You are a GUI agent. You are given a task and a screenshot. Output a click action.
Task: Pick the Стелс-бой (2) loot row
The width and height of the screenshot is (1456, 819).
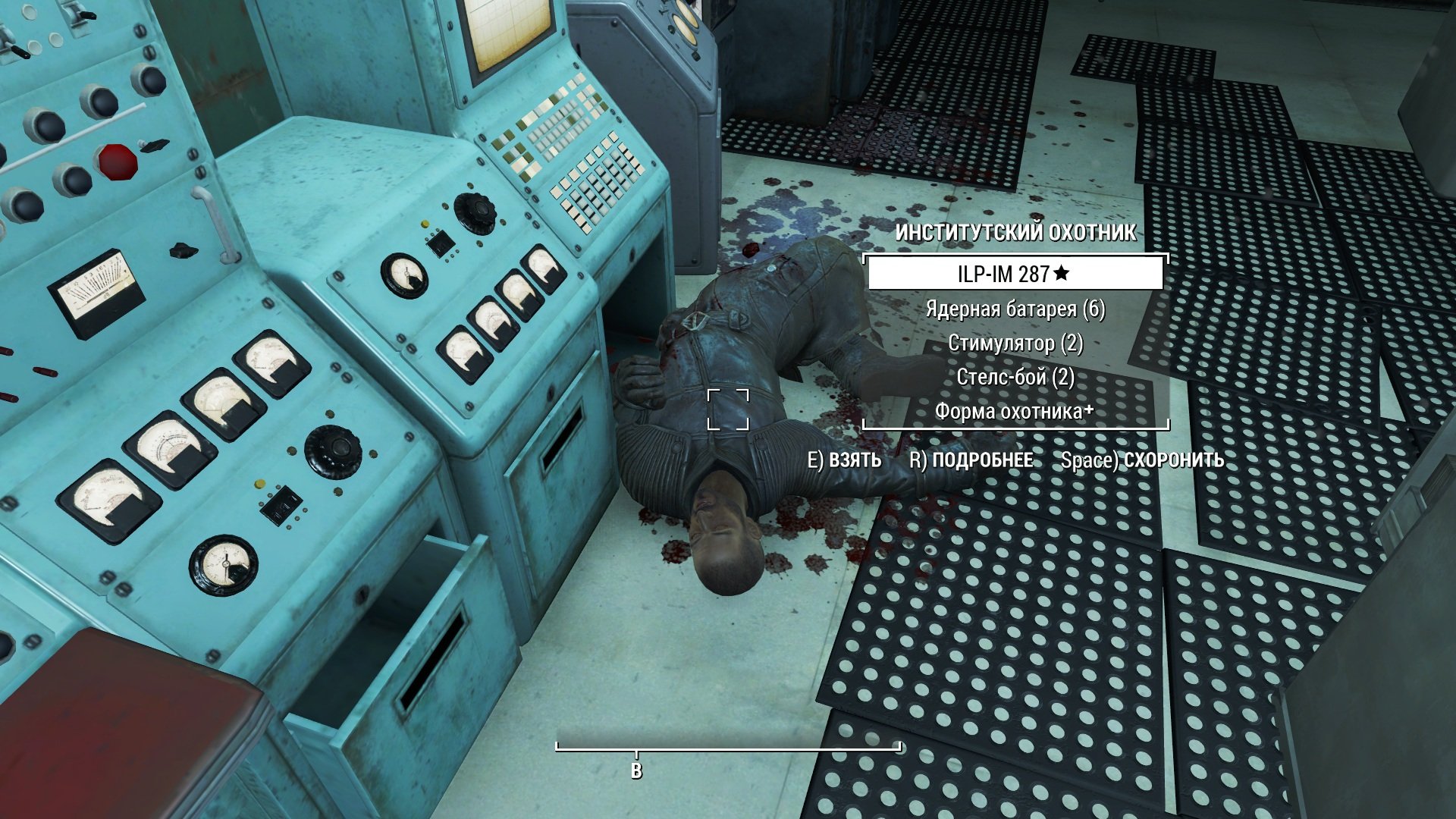click(1015, 378)
